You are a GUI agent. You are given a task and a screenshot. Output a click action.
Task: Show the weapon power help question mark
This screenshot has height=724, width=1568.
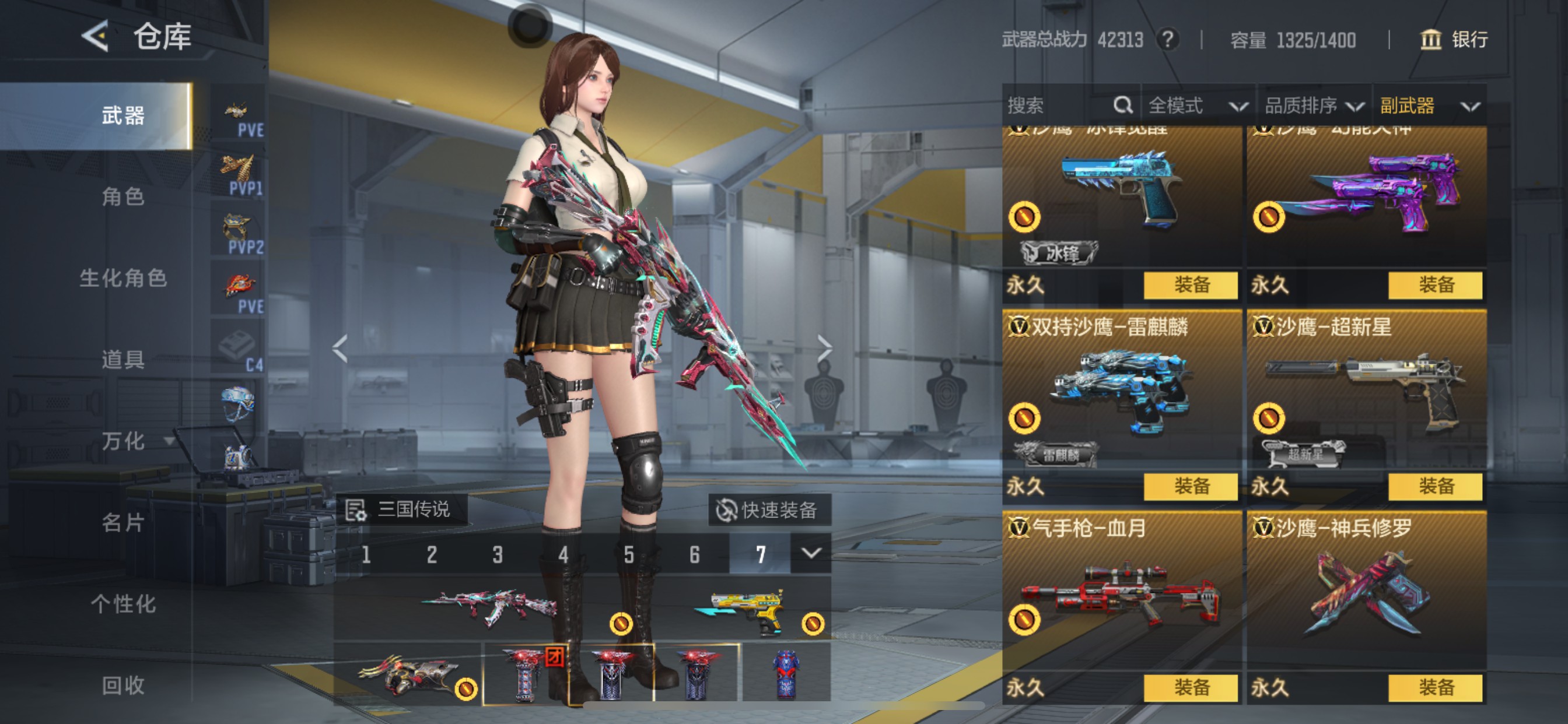click(1167, 40)
